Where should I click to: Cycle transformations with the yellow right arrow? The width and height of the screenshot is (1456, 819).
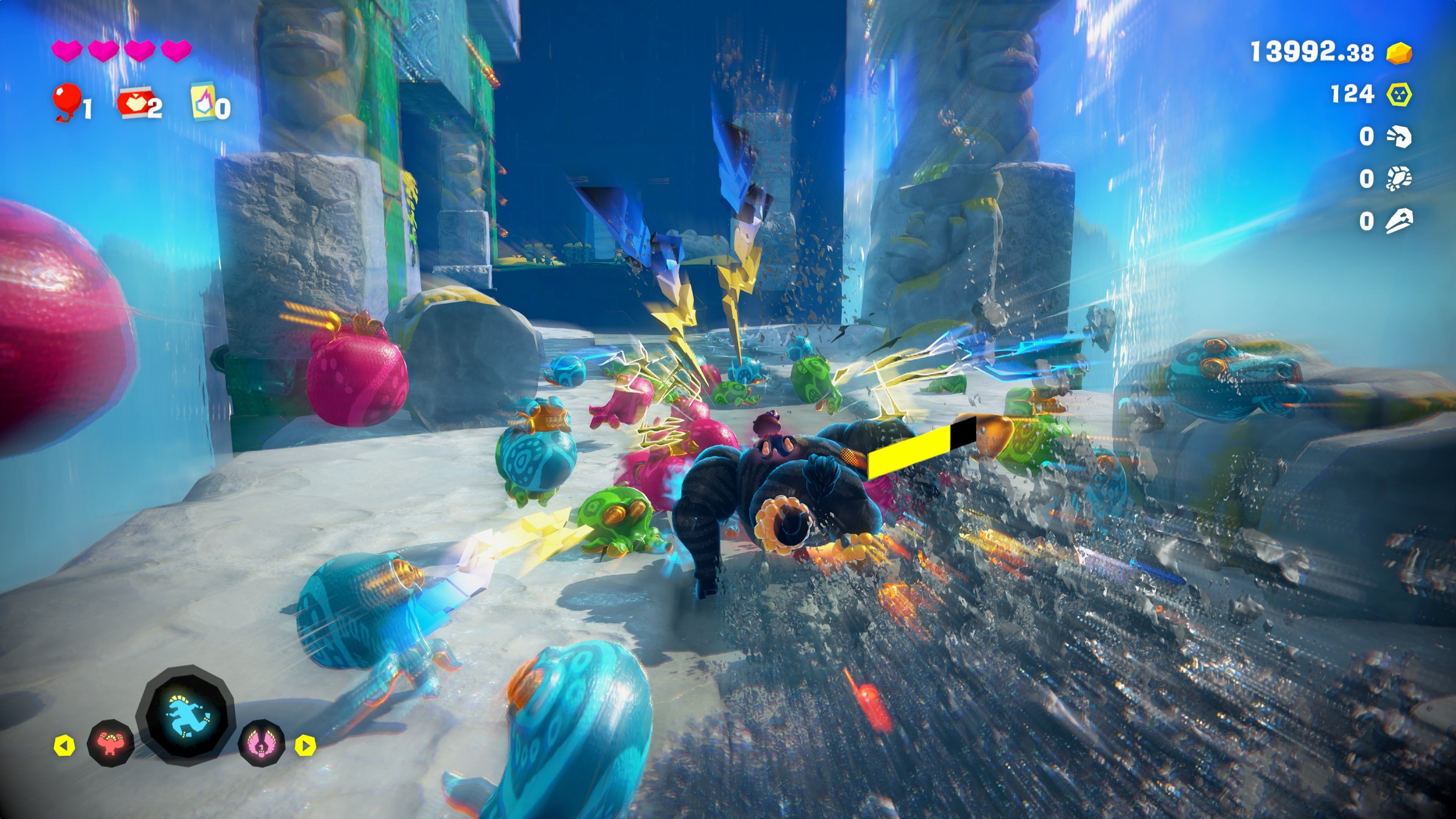[x=305, y=745]
